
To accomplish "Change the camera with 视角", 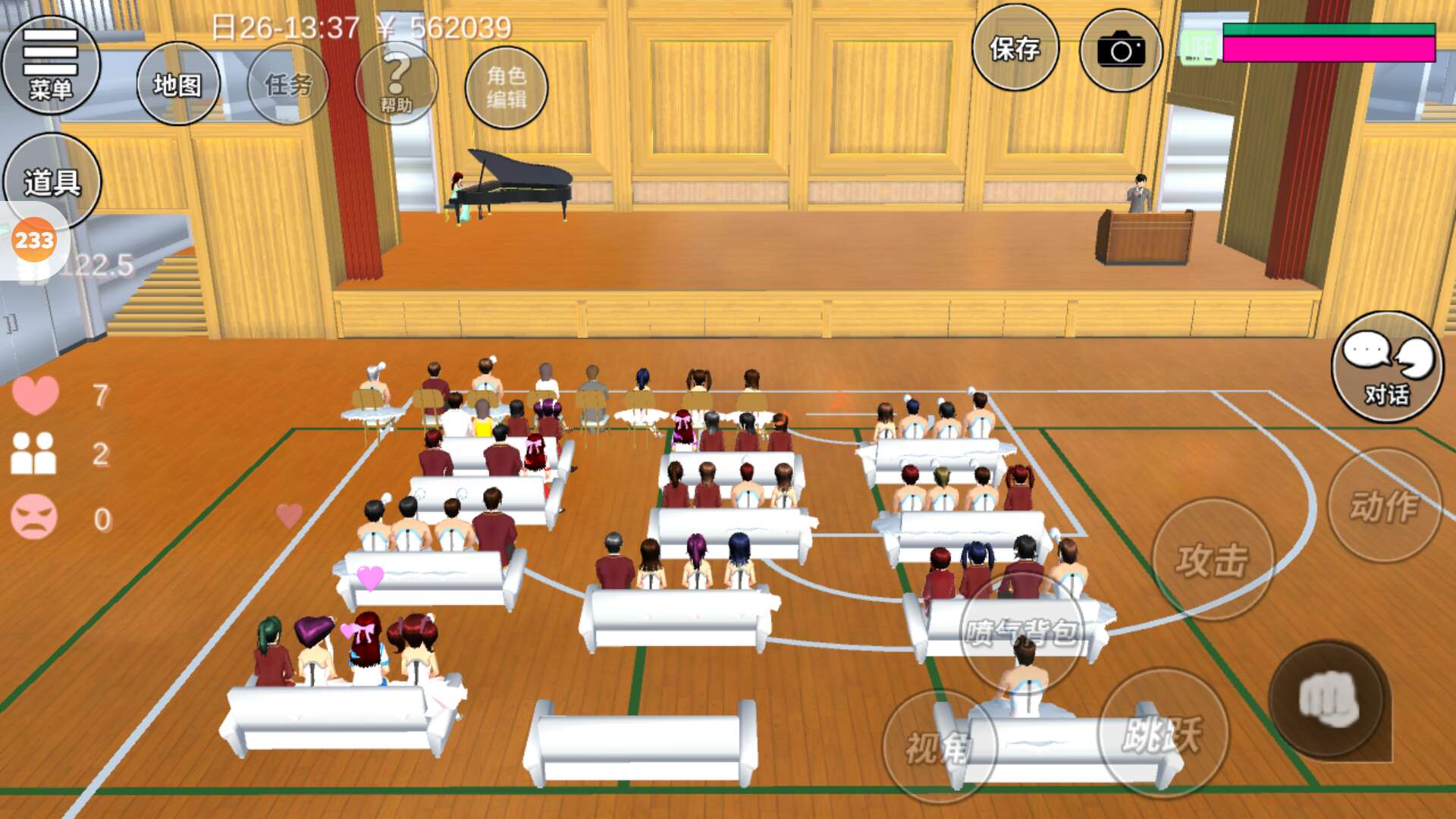I will click(x=939, y=747).
